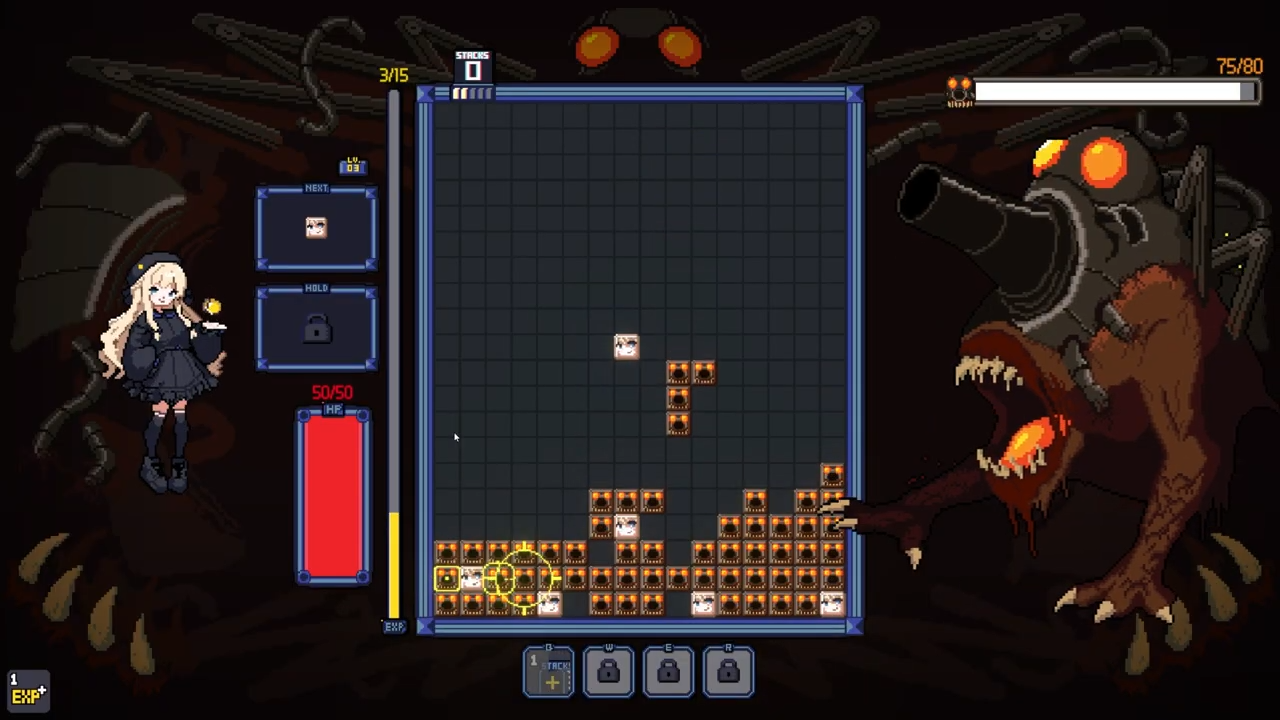This screenshot has height=720, width=1280.
Task: Click the falling single block on the board
Action: coord(625,345)
